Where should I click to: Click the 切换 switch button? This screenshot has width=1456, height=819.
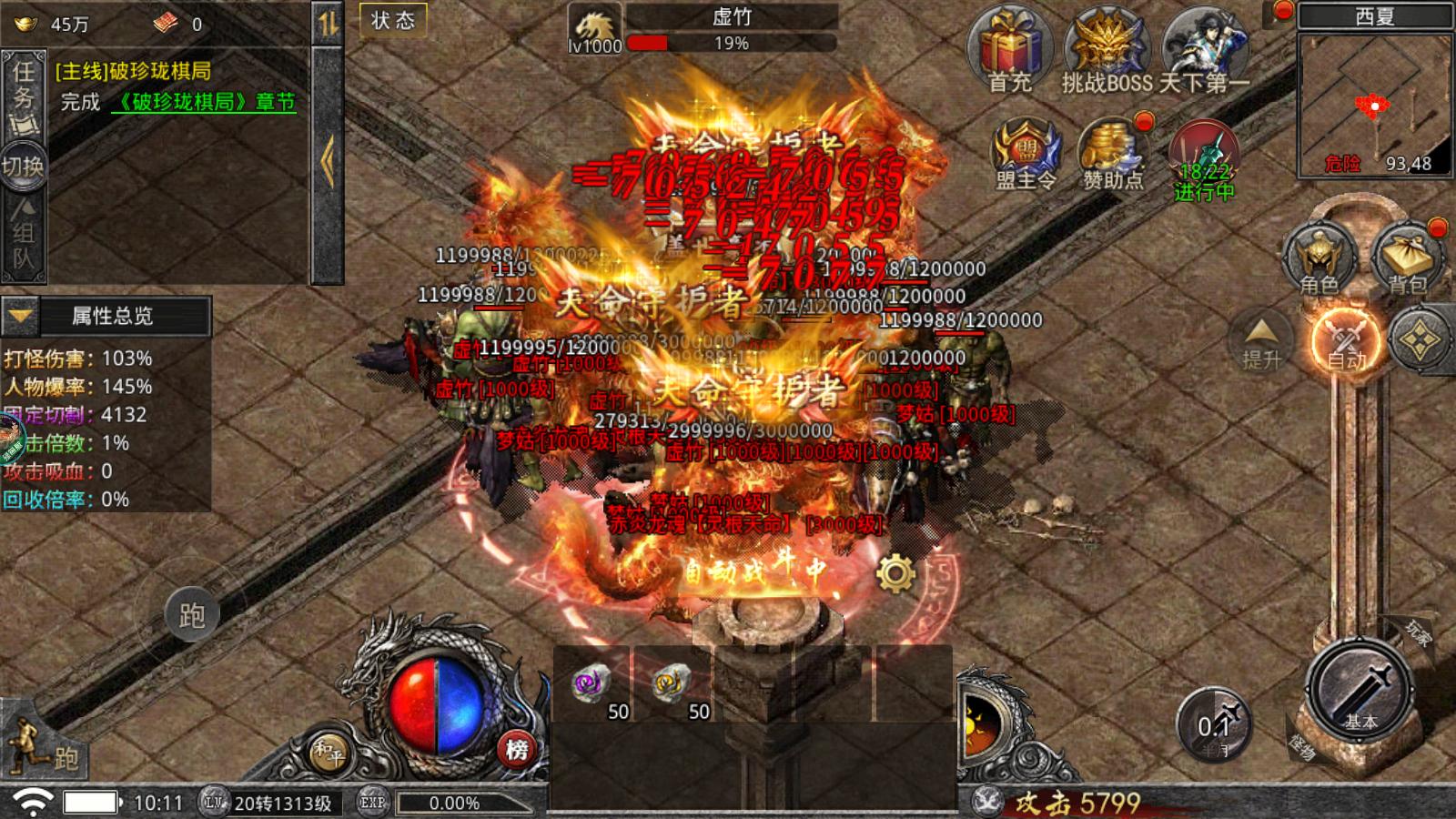pos(23,166)
